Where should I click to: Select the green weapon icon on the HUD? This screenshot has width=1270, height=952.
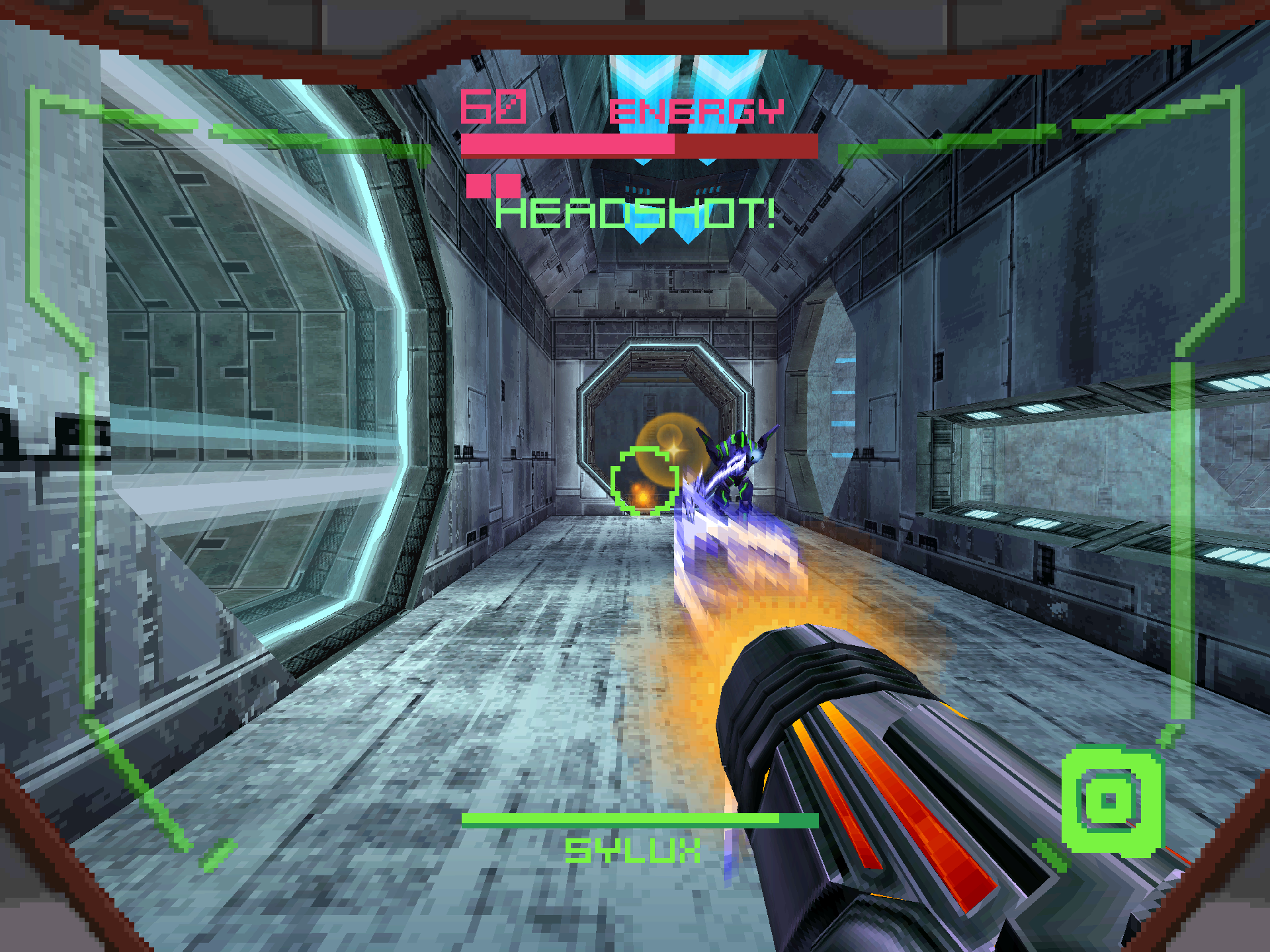pos(1111,801)
